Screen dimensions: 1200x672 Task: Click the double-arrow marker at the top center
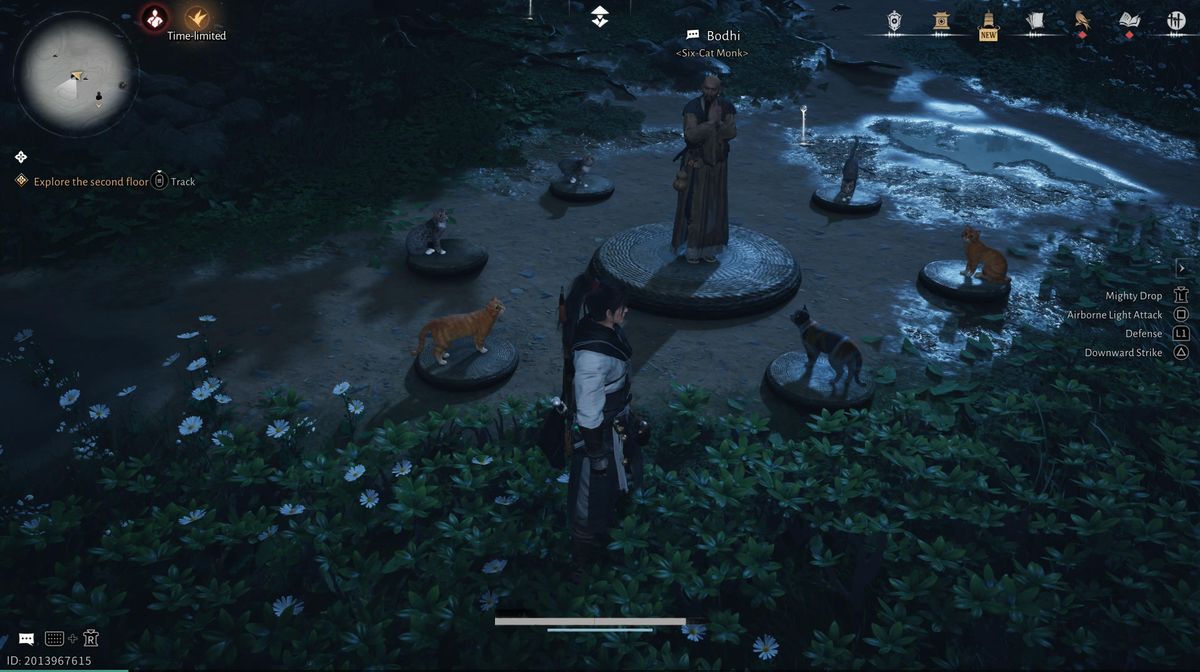tap(599, 16)
